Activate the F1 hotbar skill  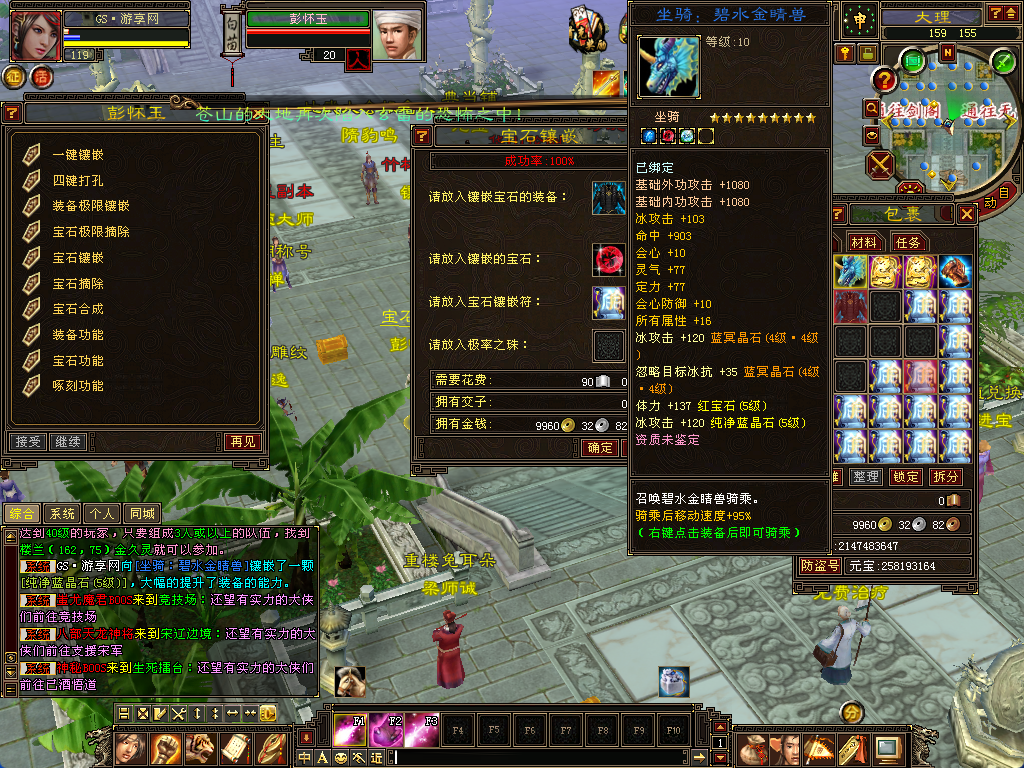click(x=350, y=731)
